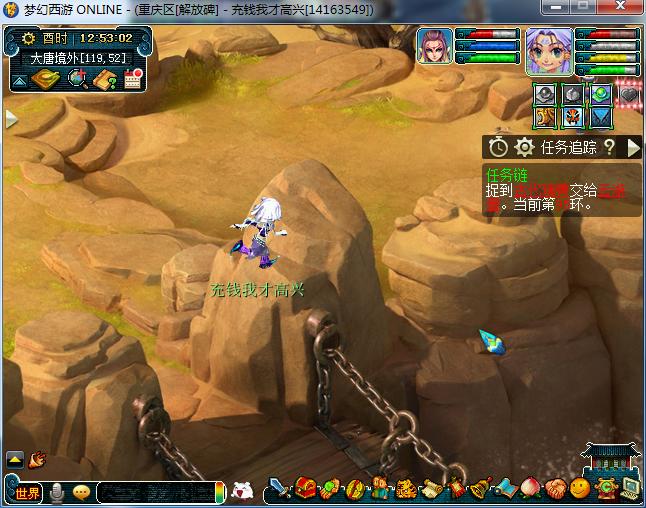
Task: Open the smiley face friends icon
Action: [579, 490]
